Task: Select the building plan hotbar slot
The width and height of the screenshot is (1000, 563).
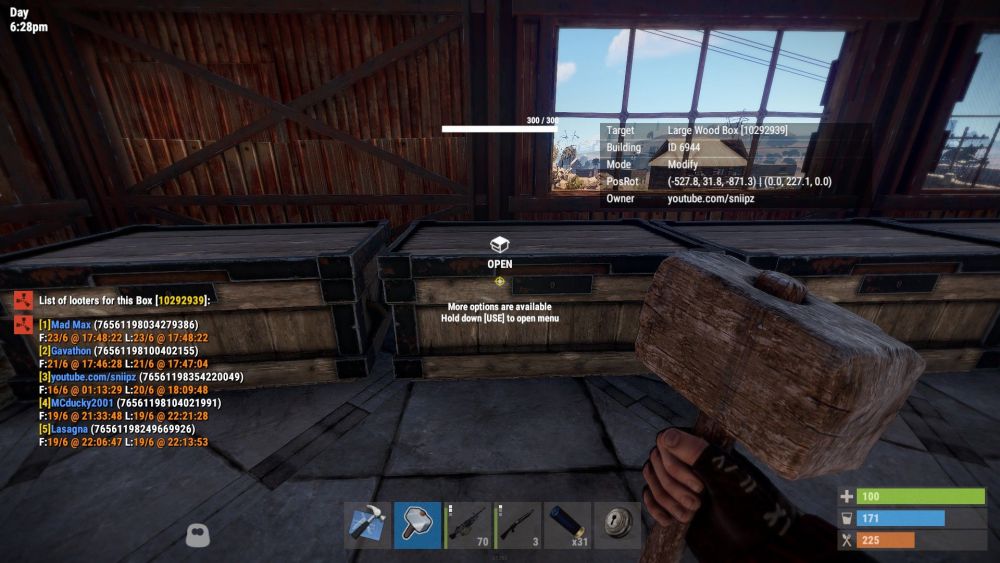Action: coord(367,525)
